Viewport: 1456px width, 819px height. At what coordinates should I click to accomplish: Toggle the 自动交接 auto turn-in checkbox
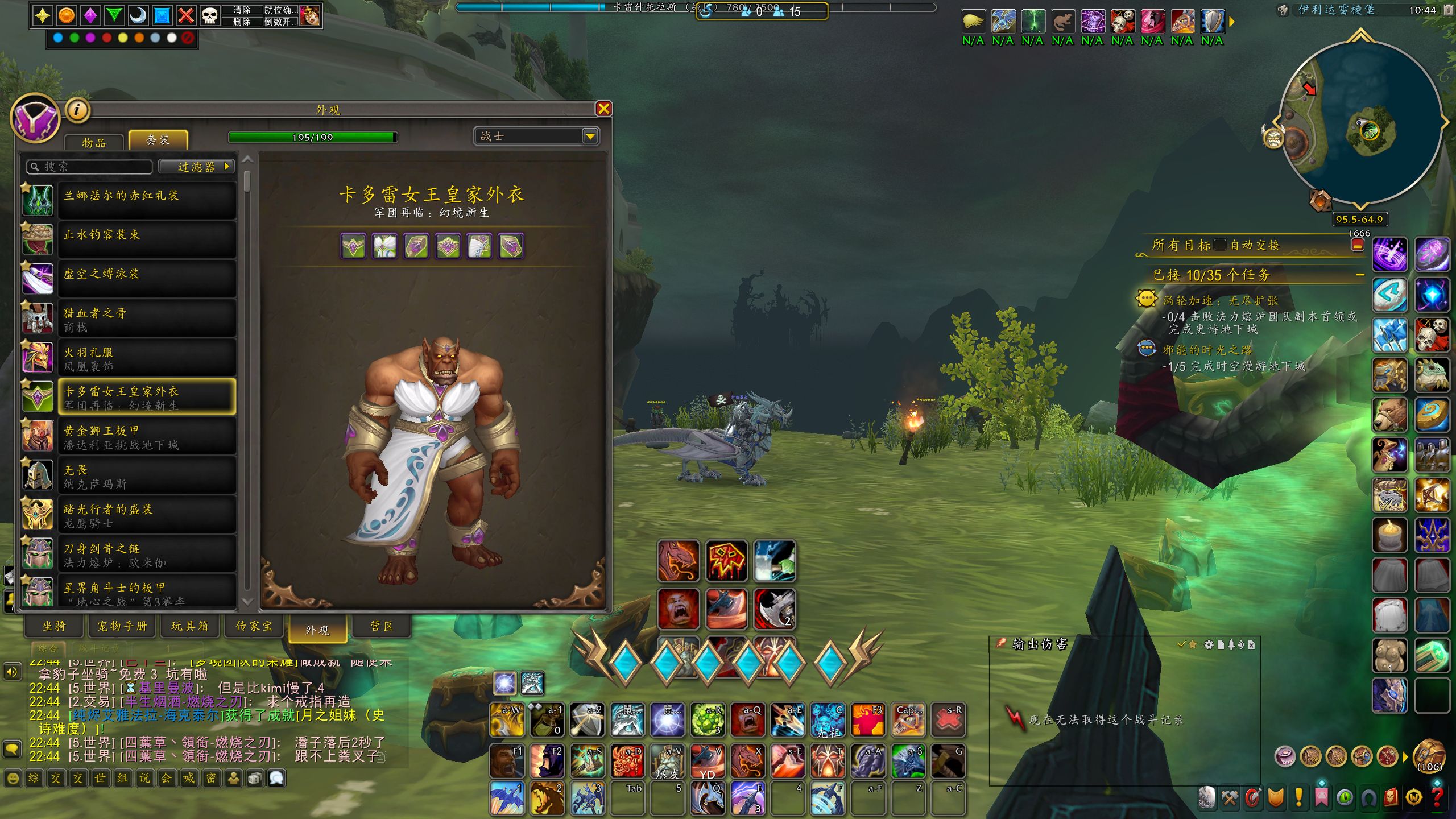(1220, 245)
